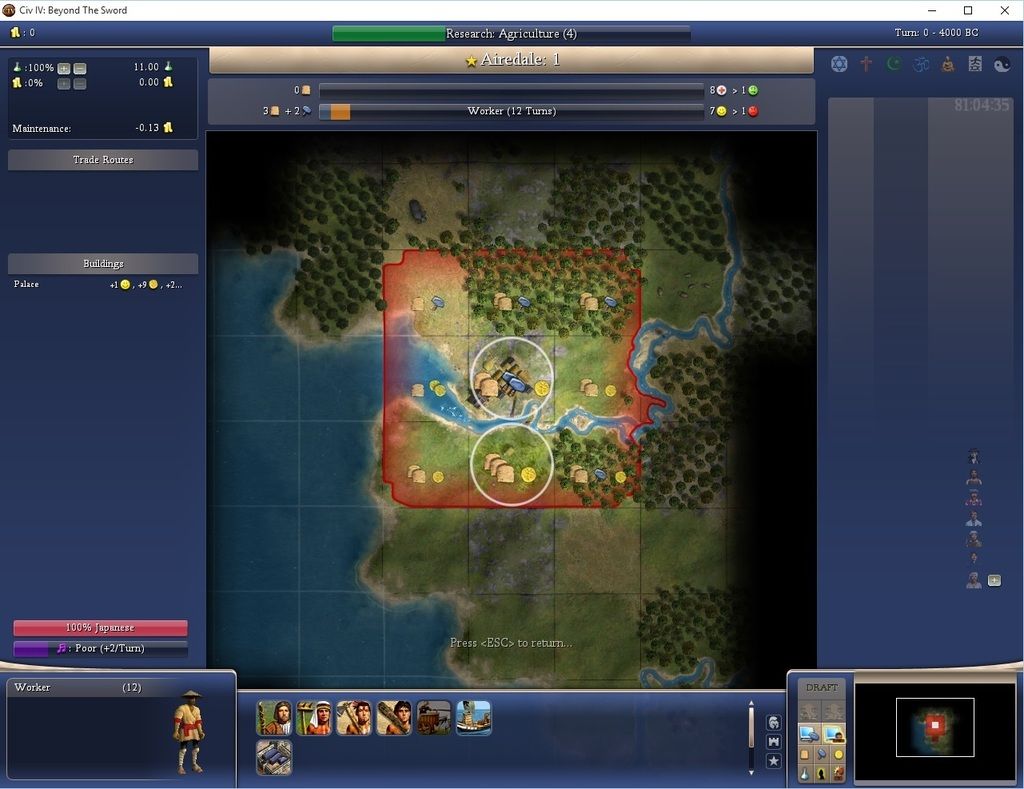This screenshot has height=789, width=1024.
Task: Click the Worker production bar
Action: tap(511, 111)
